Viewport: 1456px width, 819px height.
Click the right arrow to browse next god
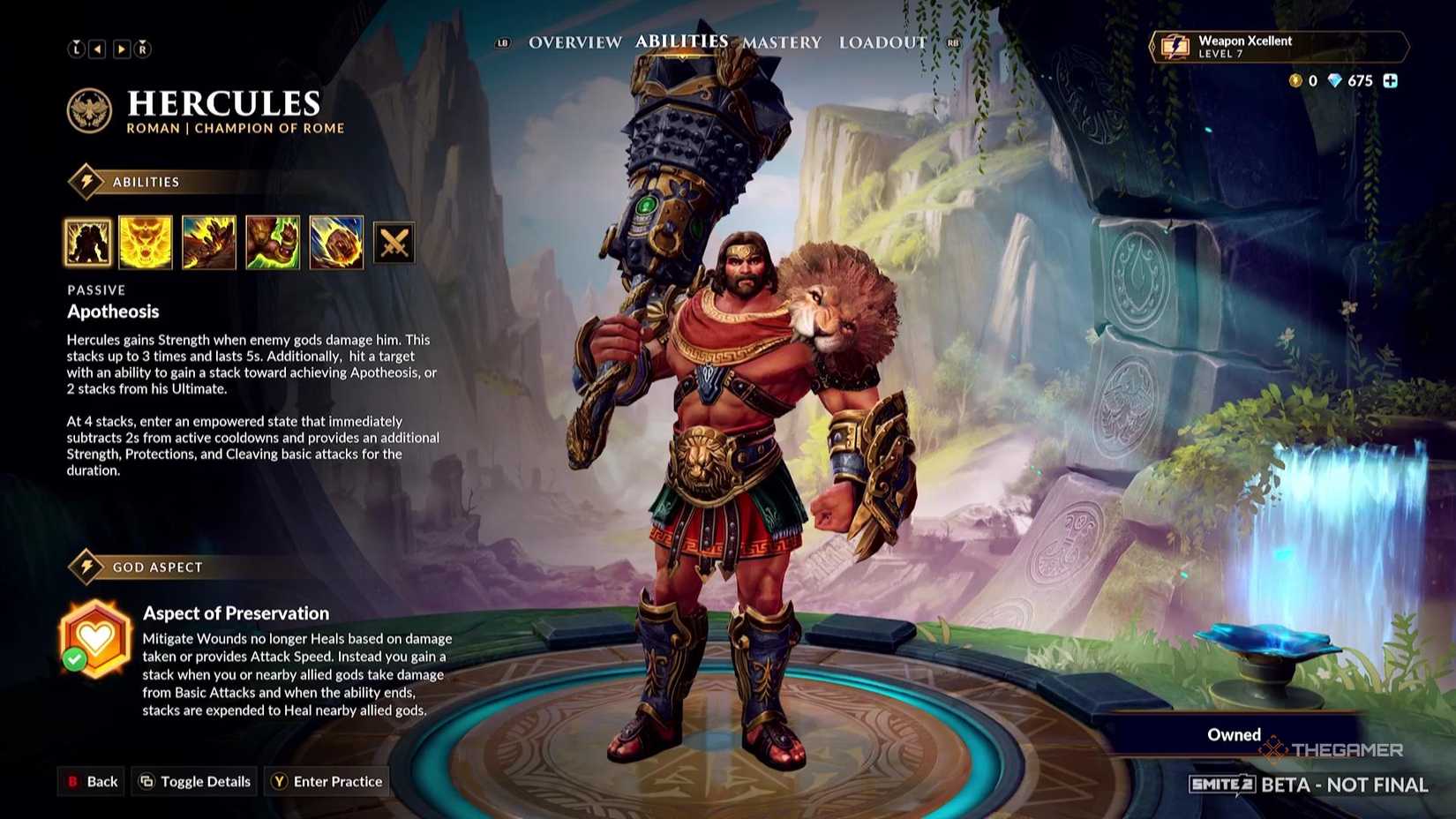coord(121,49)
